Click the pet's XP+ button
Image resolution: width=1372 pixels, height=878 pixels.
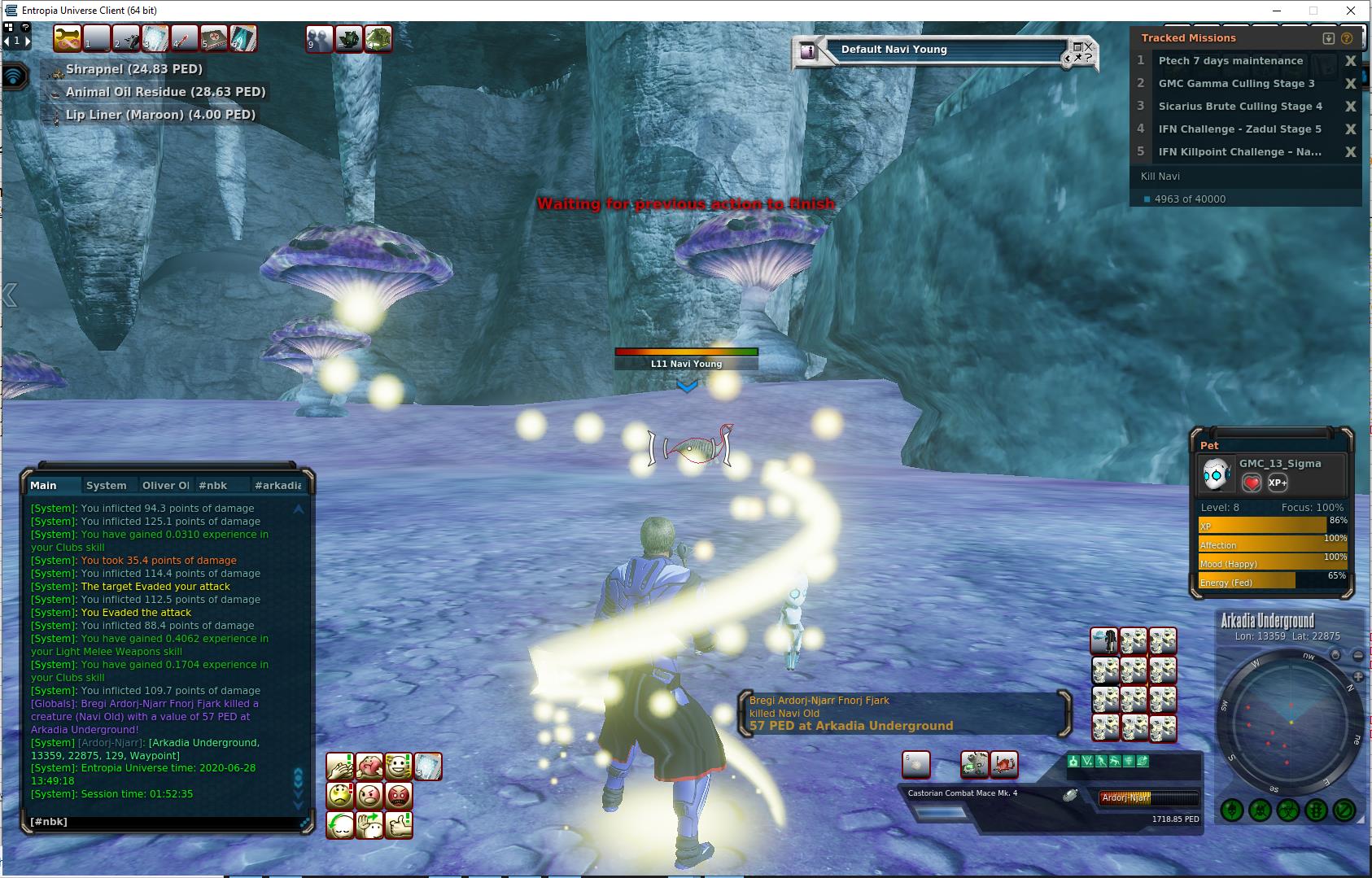[x=1278, y=483]
